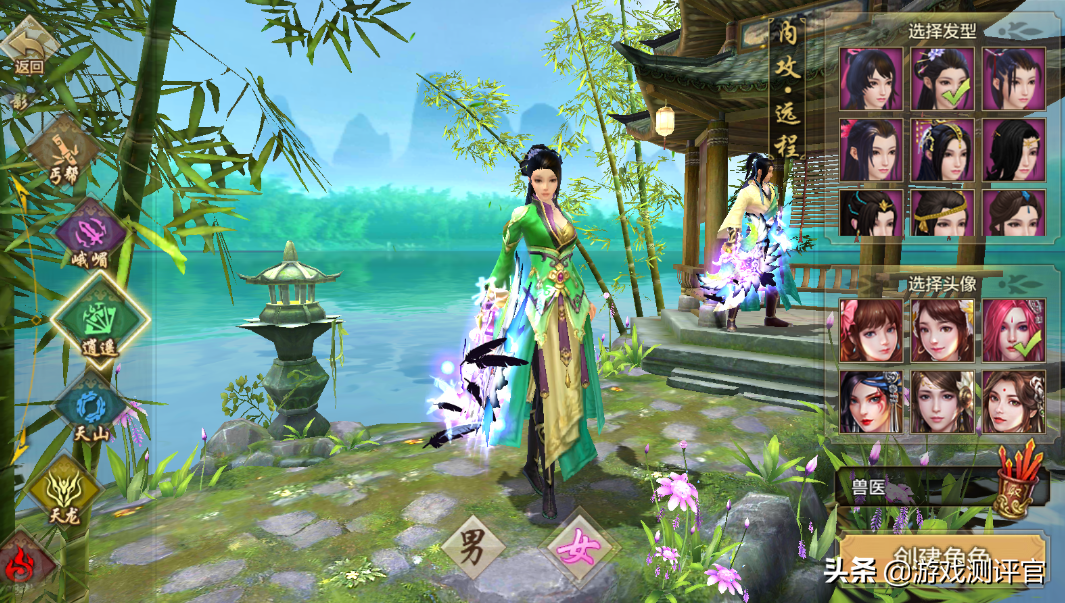The image size is (1065, 603).
Task: Select the hairstyle with the gold braided headband
Action: coord(942,213)
